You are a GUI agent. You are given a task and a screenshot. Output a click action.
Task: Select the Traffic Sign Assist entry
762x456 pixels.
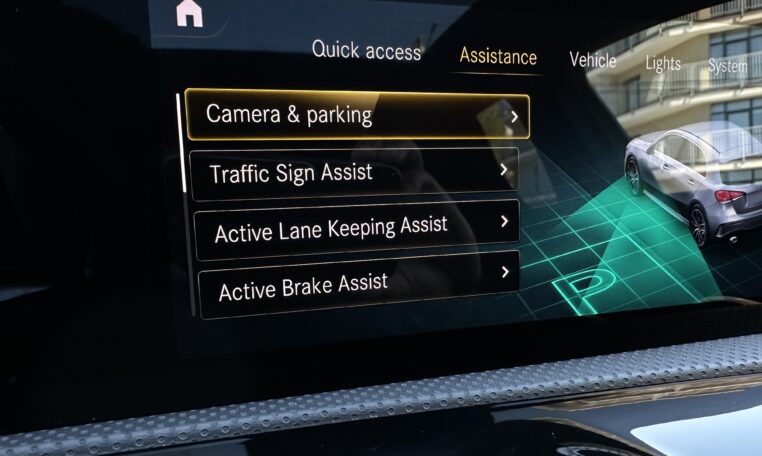click(x=354, y=172)
